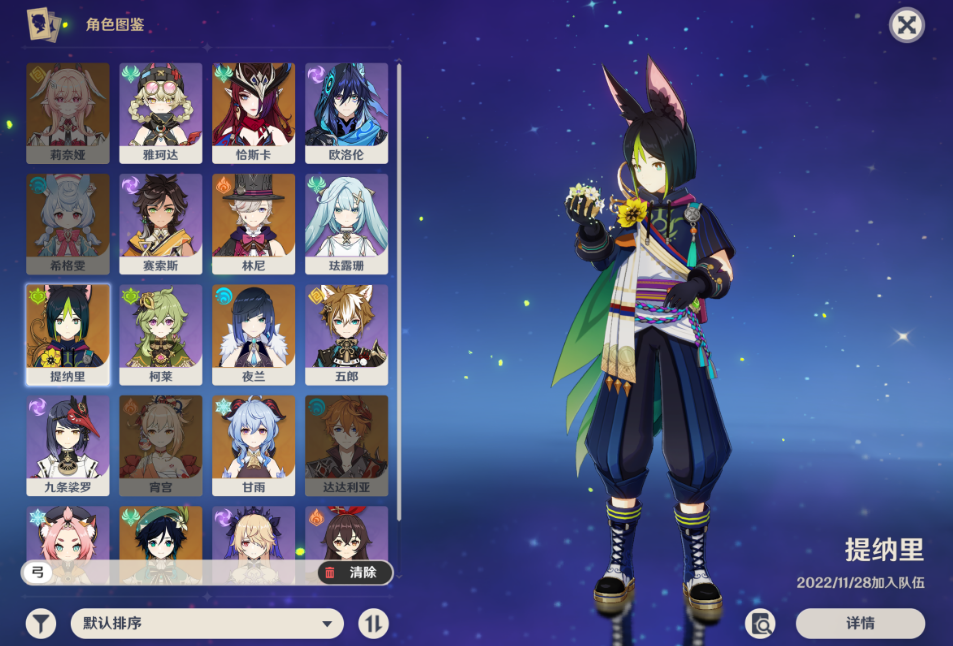
Task: Choose the 恰斯卡 character card
Action: (254, 112)
